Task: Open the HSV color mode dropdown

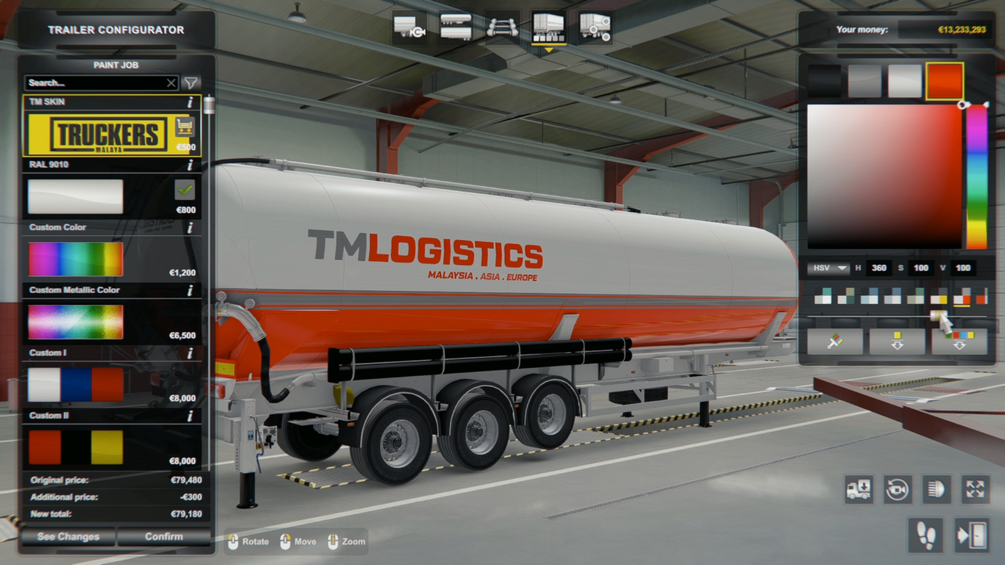Action: tap(828, 268)
